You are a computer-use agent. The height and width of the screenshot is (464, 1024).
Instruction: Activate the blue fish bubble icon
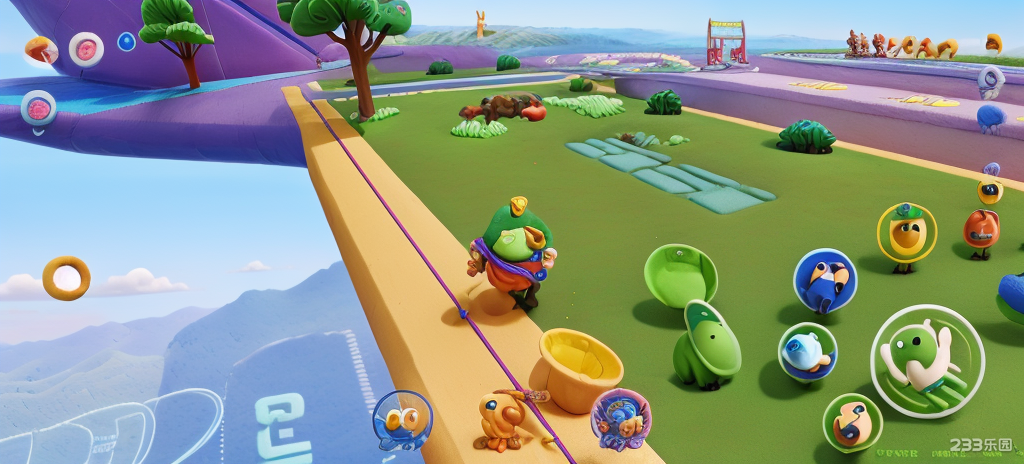pyautogui.click(x=807, y=351)
